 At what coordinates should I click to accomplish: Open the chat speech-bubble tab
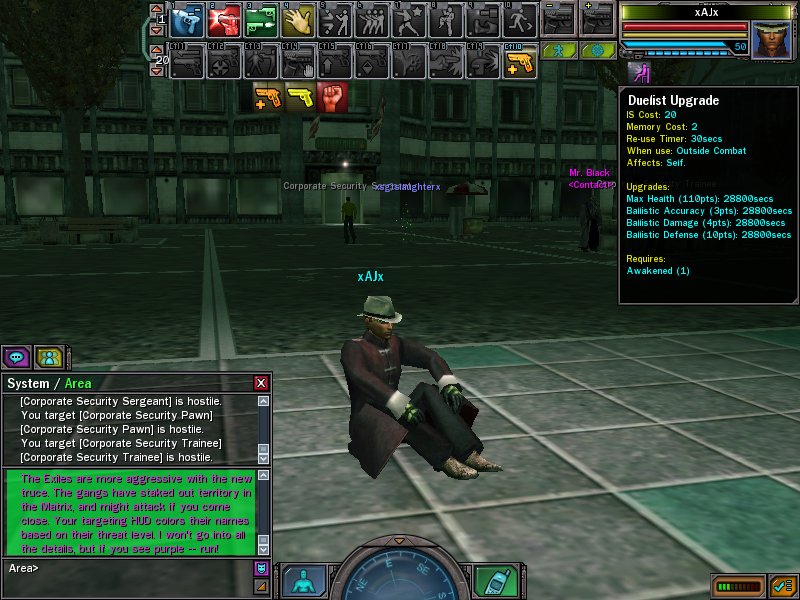point(15,357)
